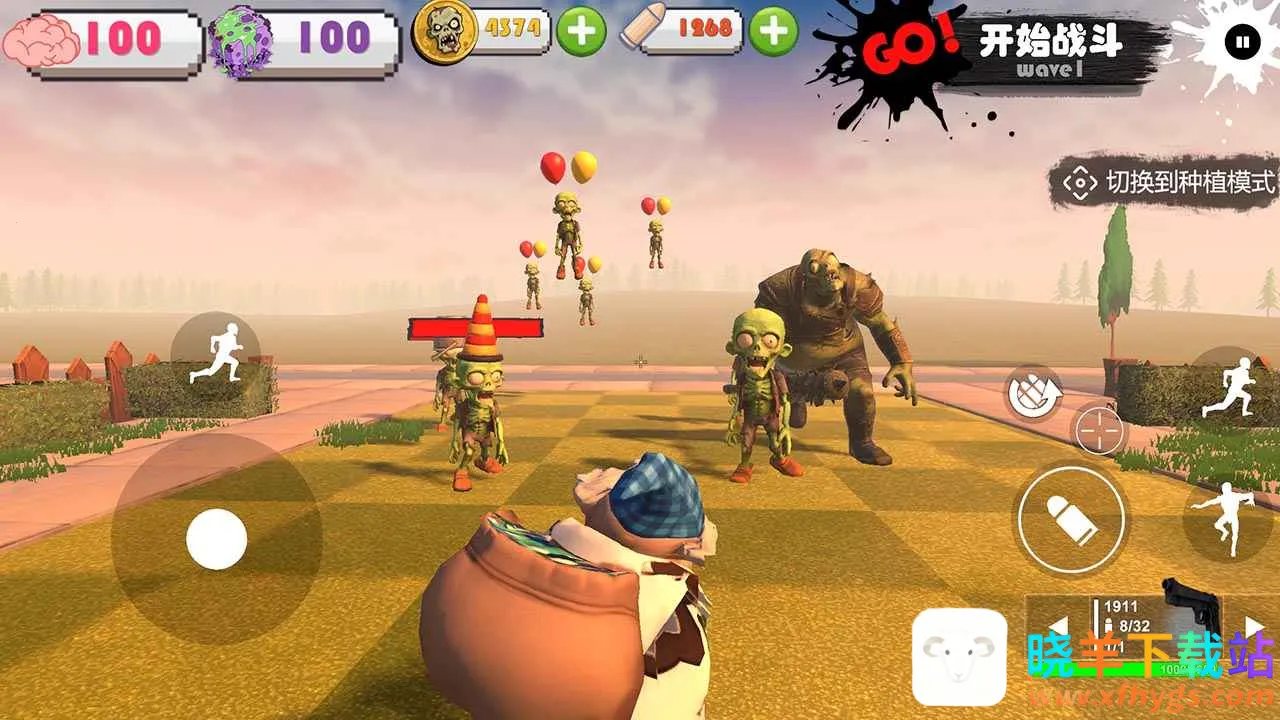
Task: Select the 1911 pistol weapon icon
Action: click(x=1192, y=605)
